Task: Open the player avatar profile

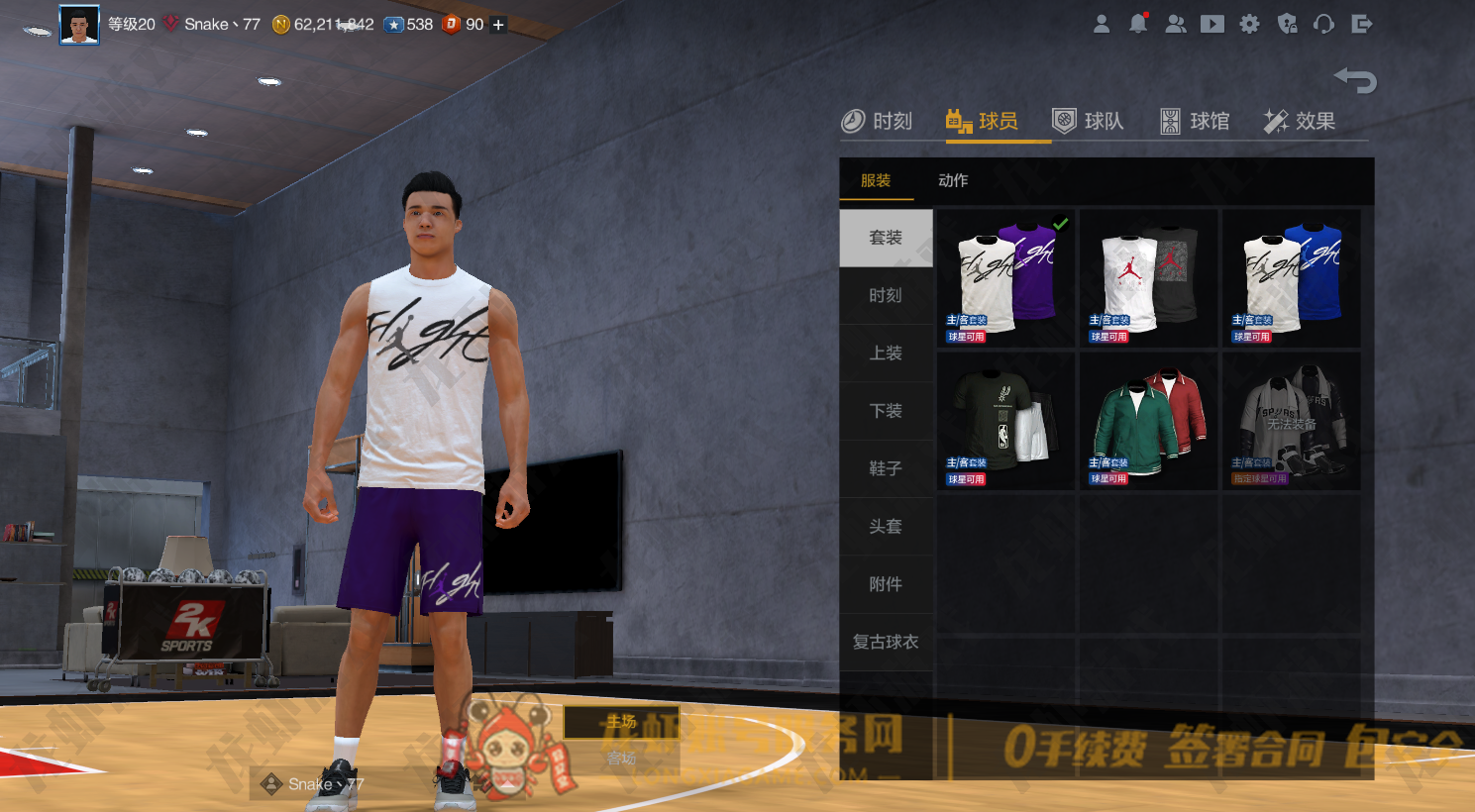Action: (79, 25)
